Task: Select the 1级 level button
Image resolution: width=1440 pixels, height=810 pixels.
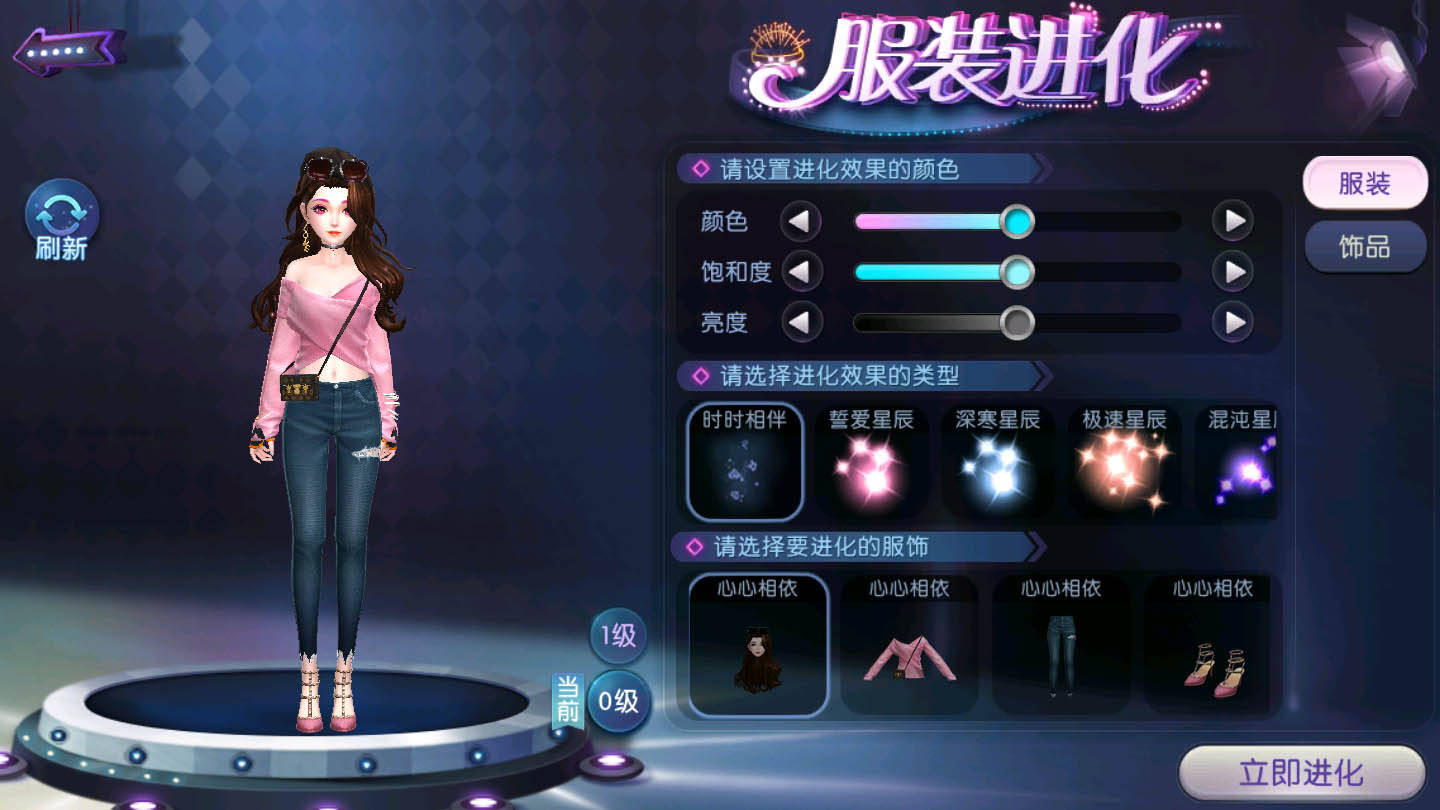Action: coord(618,636)
